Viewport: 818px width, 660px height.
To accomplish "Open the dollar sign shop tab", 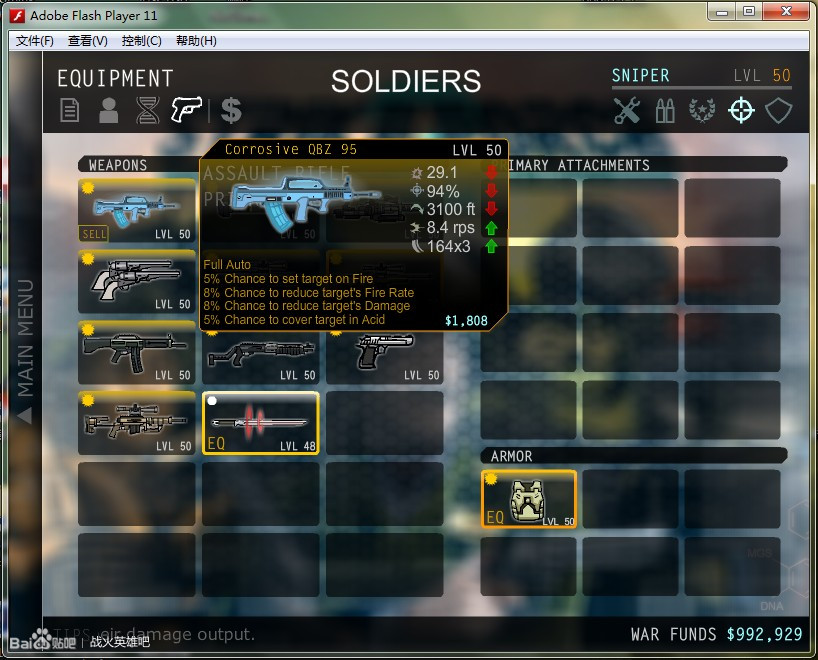I will tap(231, 110).
